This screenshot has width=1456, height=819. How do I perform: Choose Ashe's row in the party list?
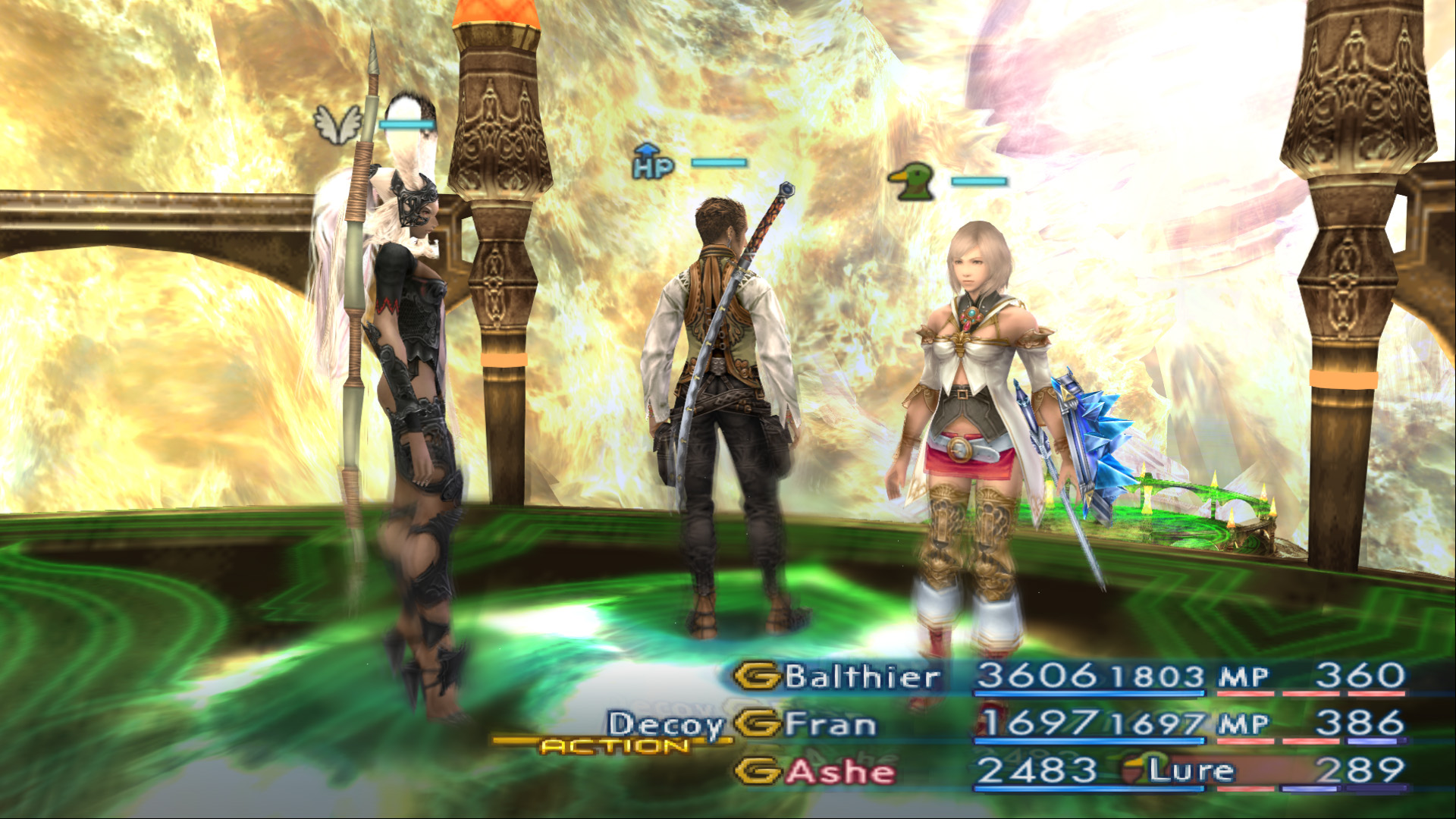coord(840,772)
